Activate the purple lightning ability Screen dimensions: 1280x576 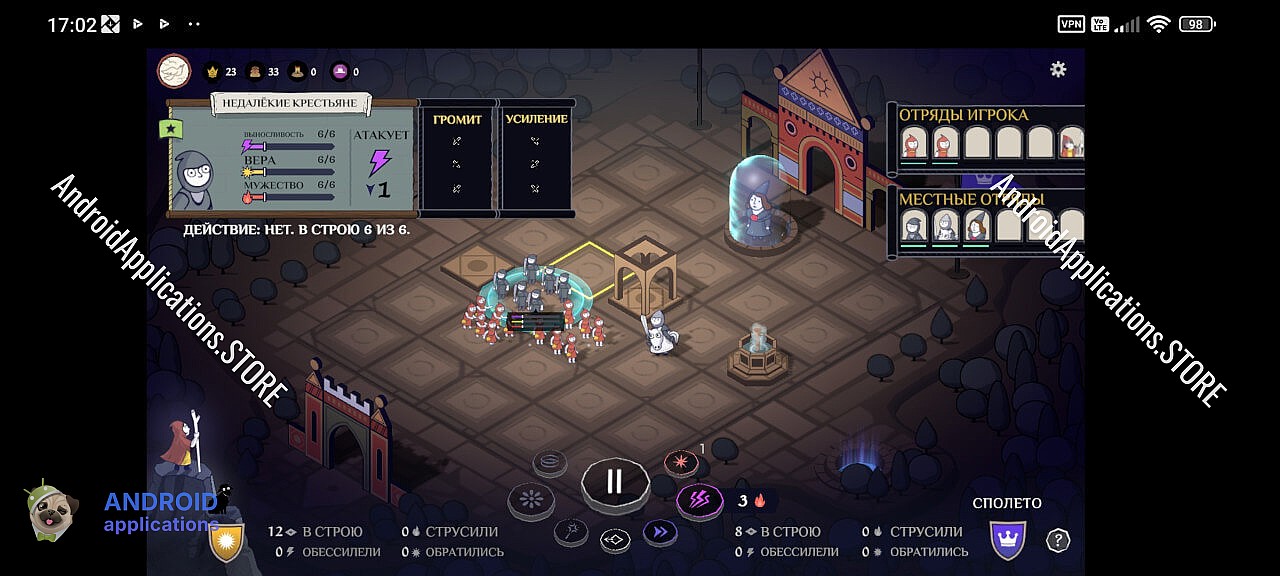click(x=700, y=501)
